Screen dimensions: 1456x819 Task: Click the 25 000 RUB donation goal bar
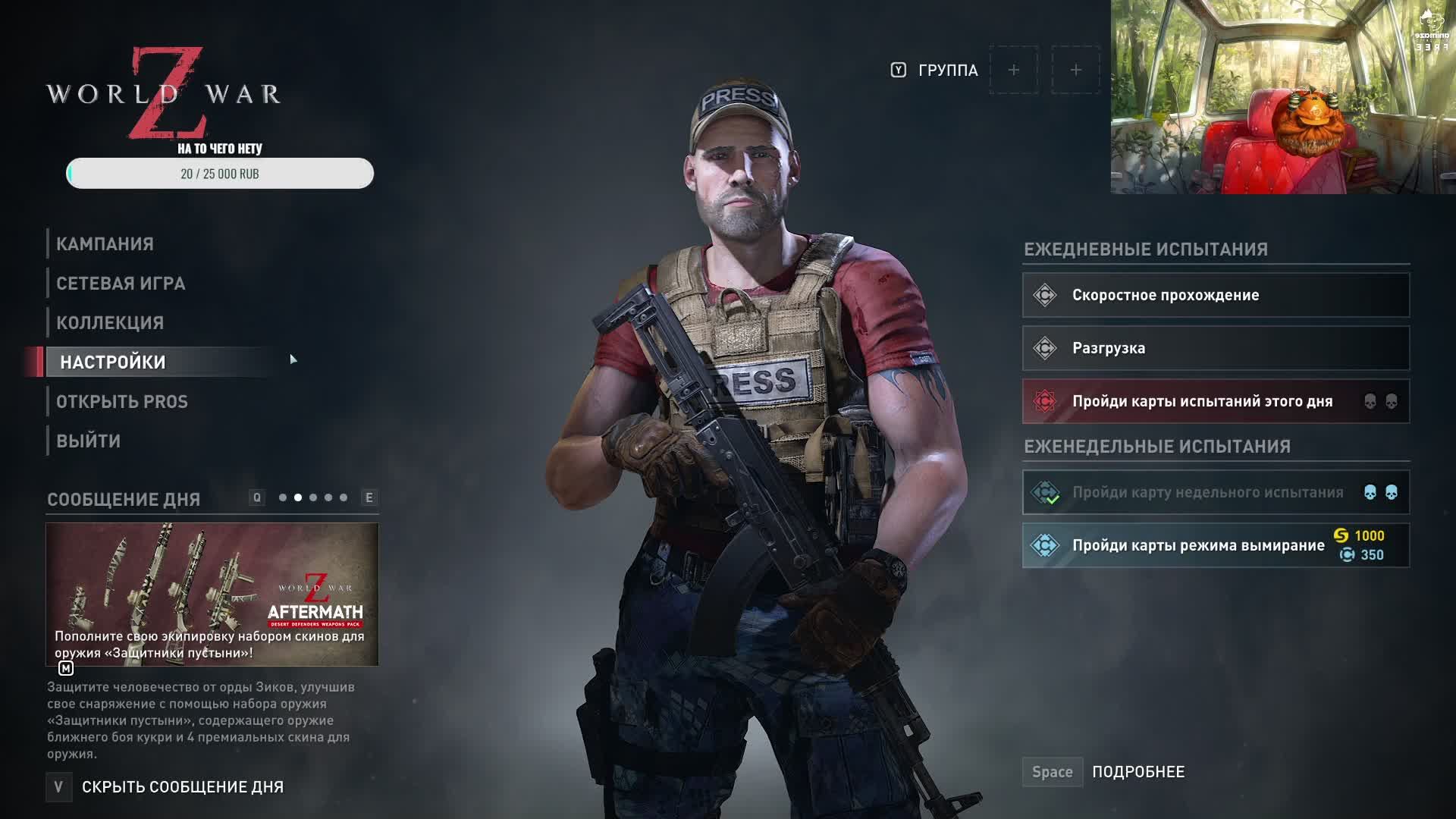pos(220,174)
